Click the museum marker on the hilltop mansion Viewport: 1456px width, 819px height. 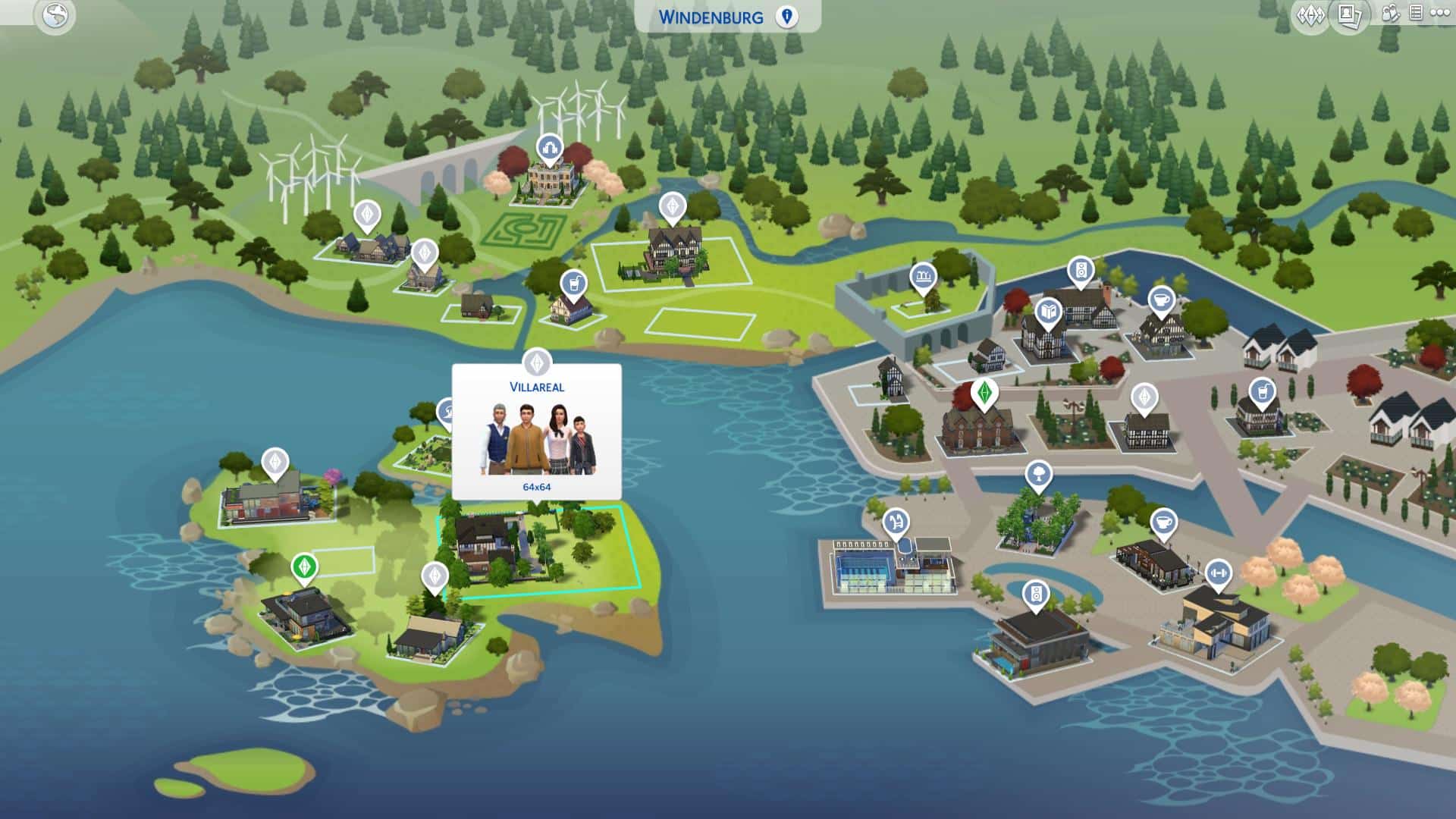[x=548, y=147]
